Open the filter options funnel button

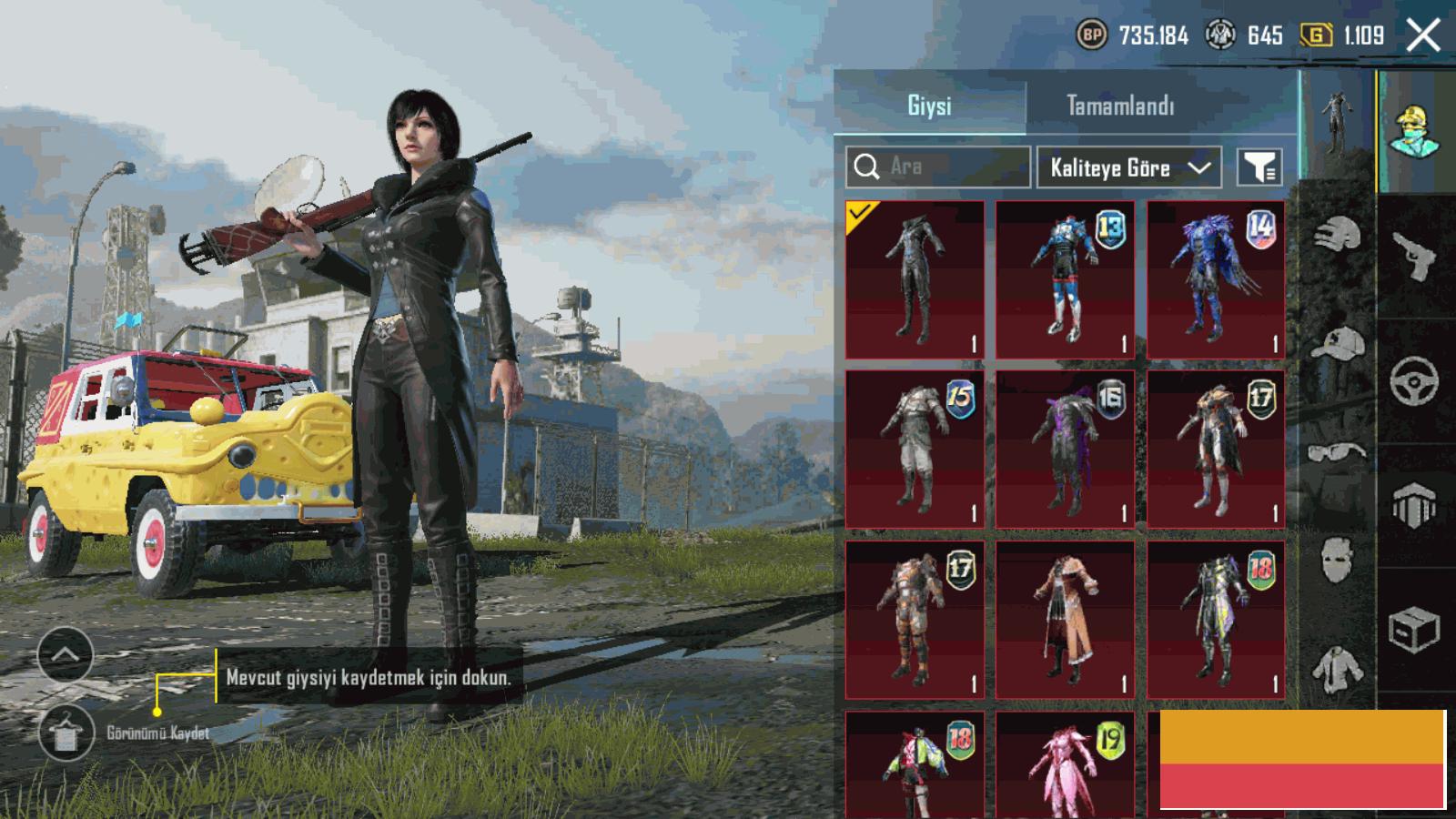coord(1259,167)
